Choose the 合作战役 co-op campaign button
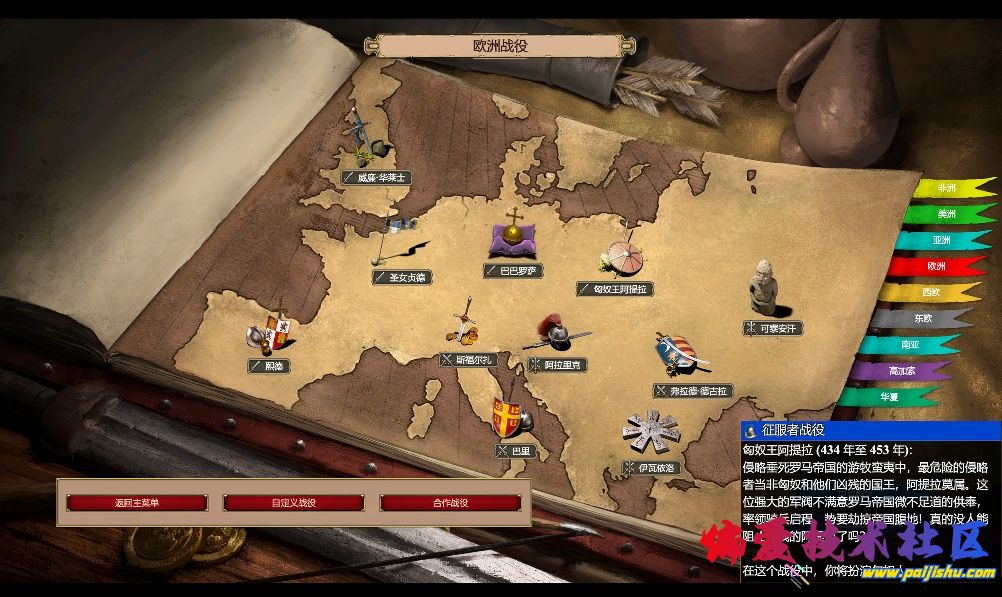1002x597 pixels. point(451,502)
